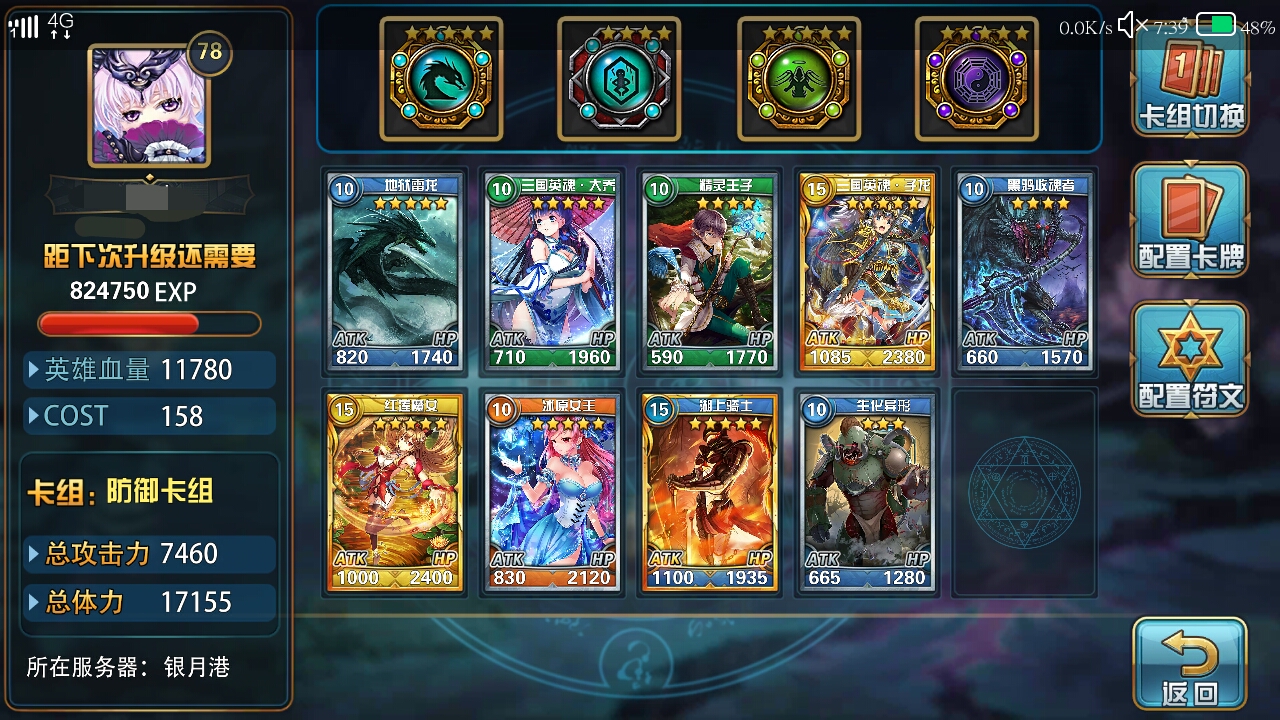Click the EXP progress bar
1280x720 pixels.
click(150, 323)
